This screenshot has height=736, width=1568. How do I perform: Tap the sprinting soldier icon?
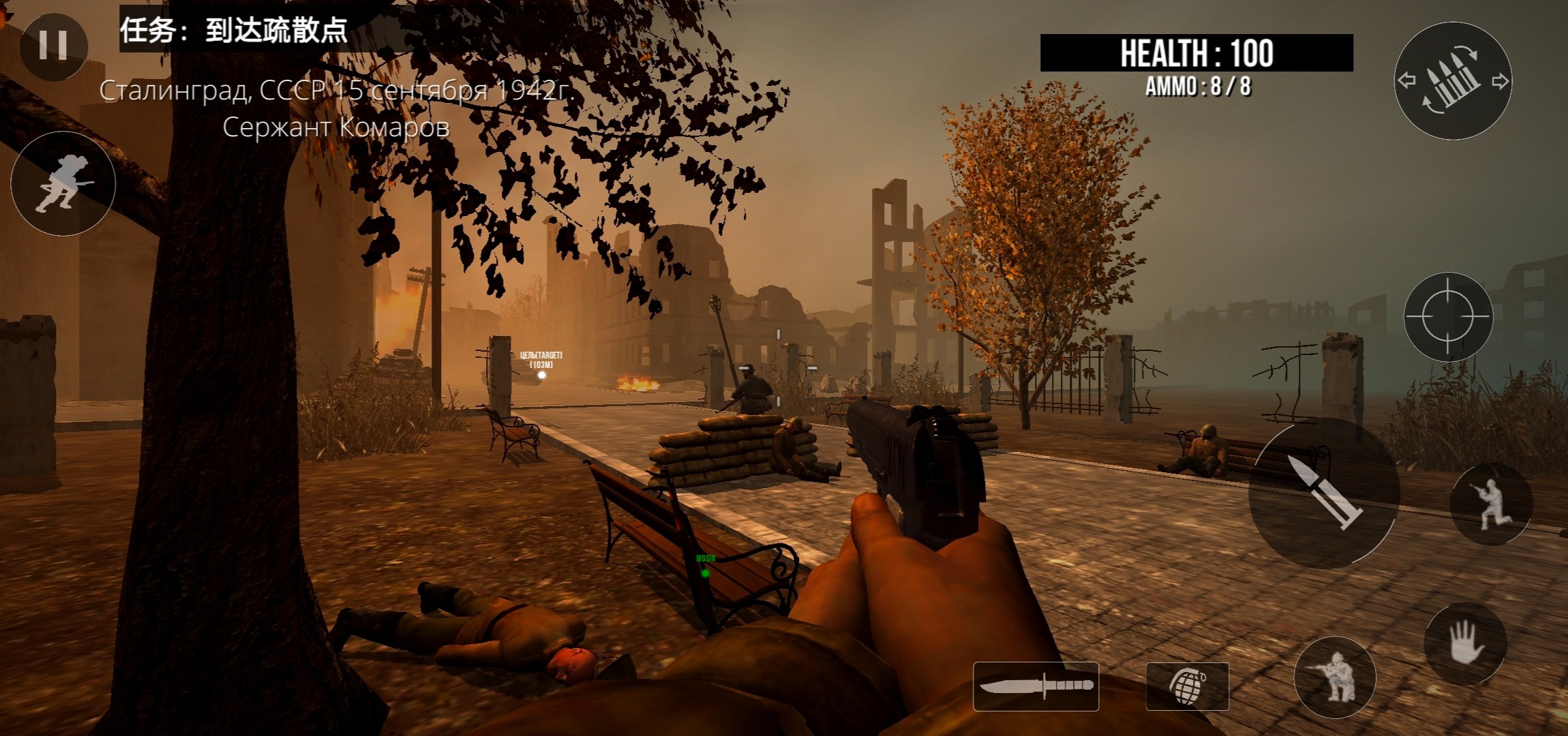coord(63,183)
